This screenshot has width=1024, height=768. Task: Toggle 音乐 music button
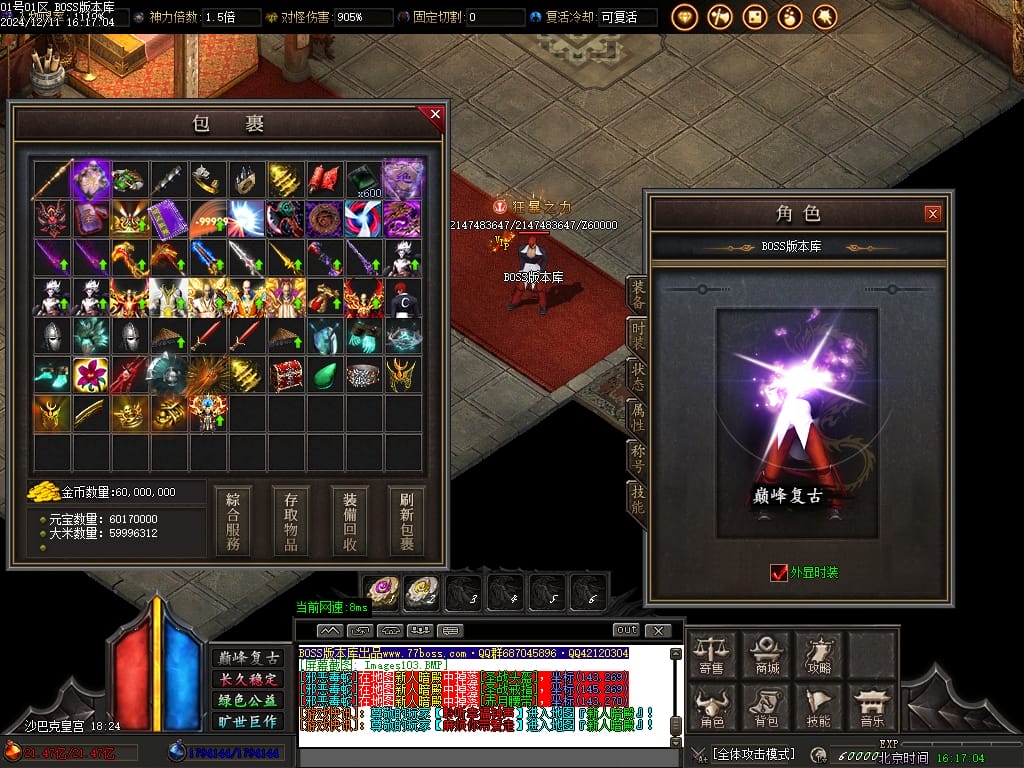(x=873, y=708)
